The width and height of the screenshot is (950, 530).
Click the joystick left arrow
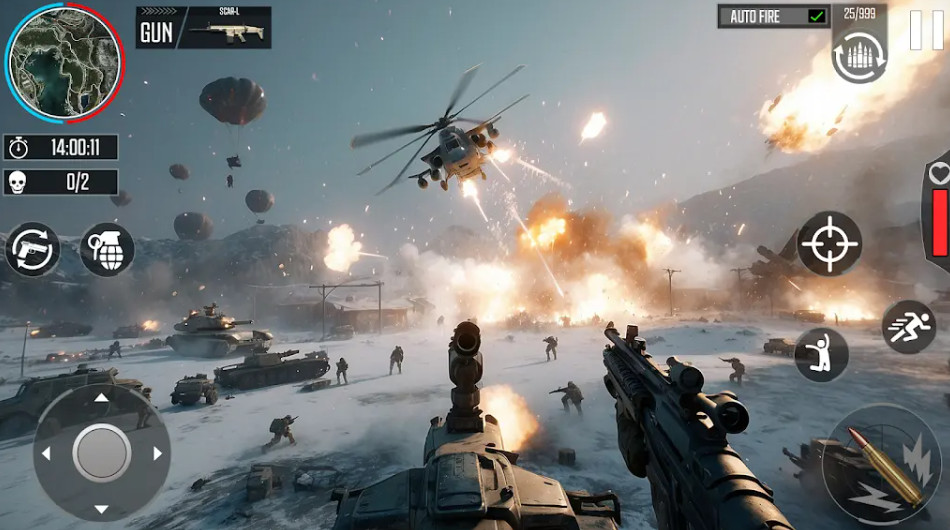point(45,453)
